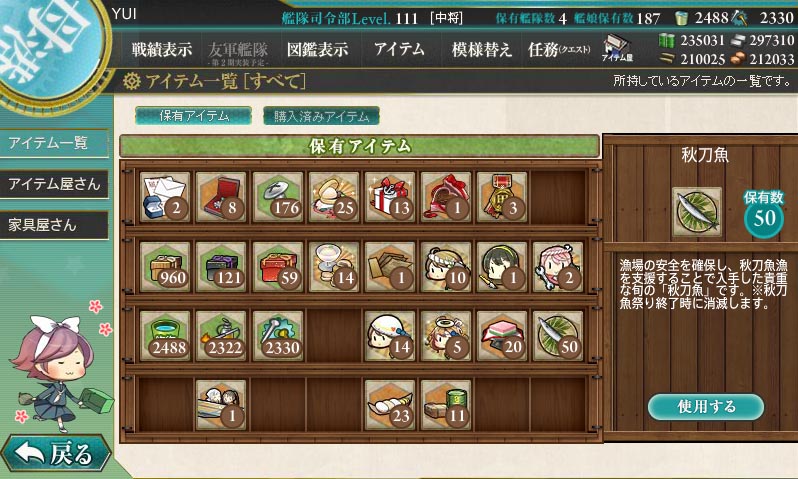Show the 保有アイテム tab

pos(194,116)
